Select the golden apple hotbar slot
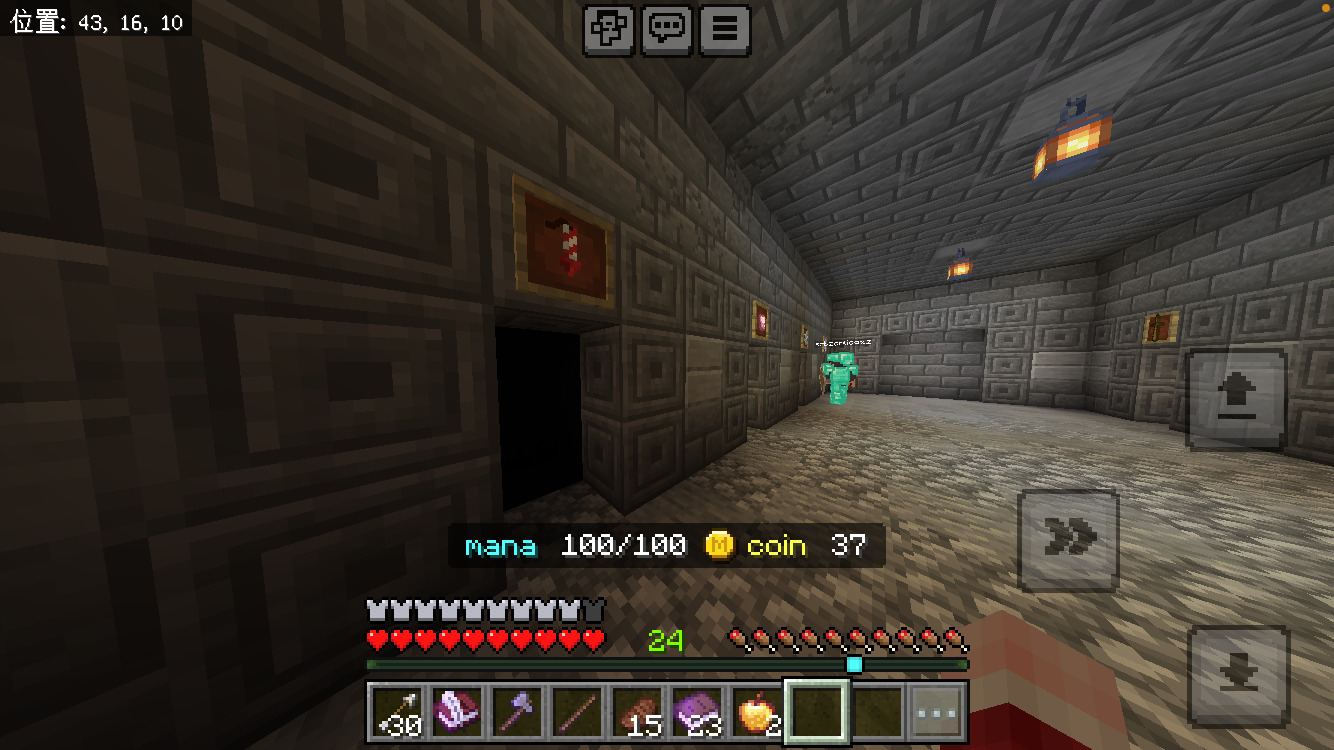The image size is (1334, 750). point(758,713)
